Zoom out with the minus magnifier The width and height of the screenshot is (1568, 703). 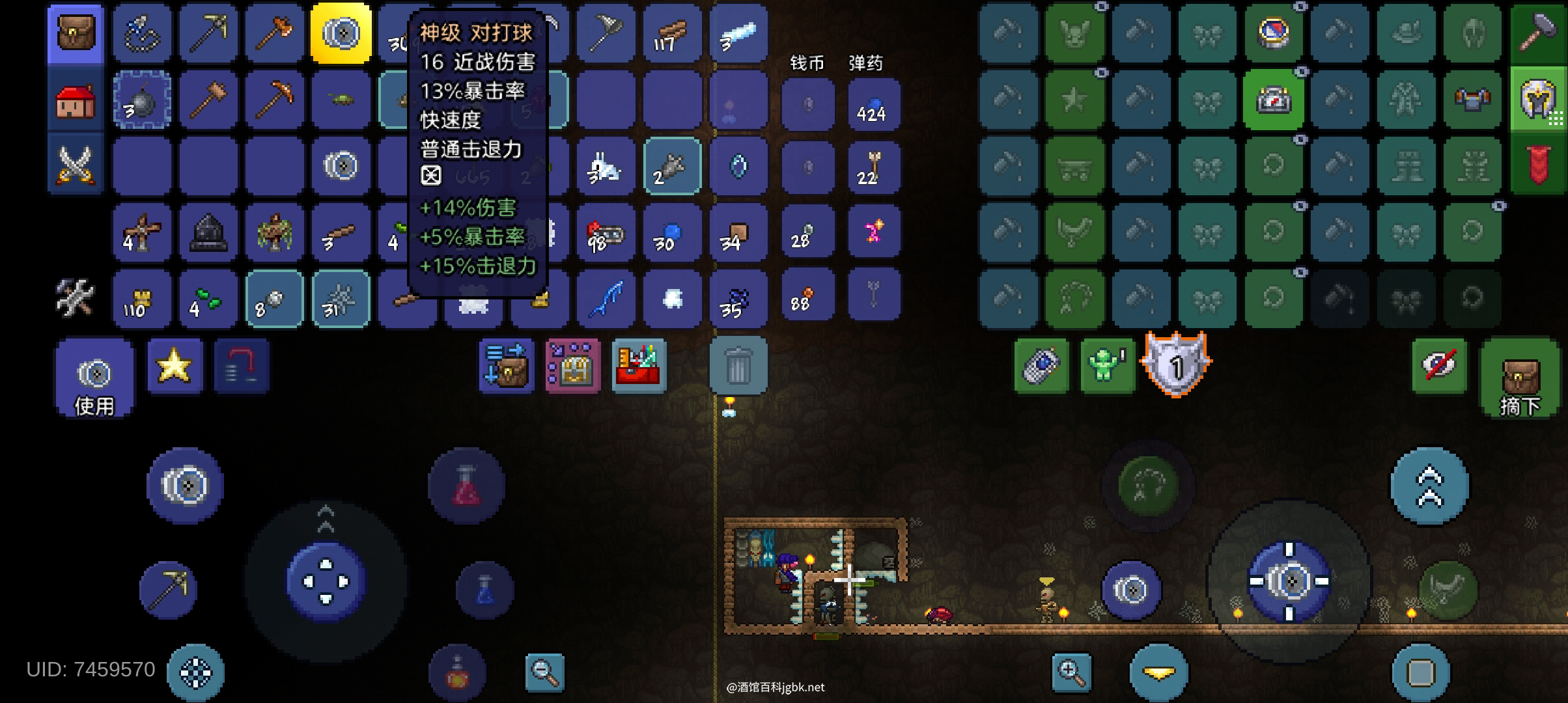click(544, 671)
